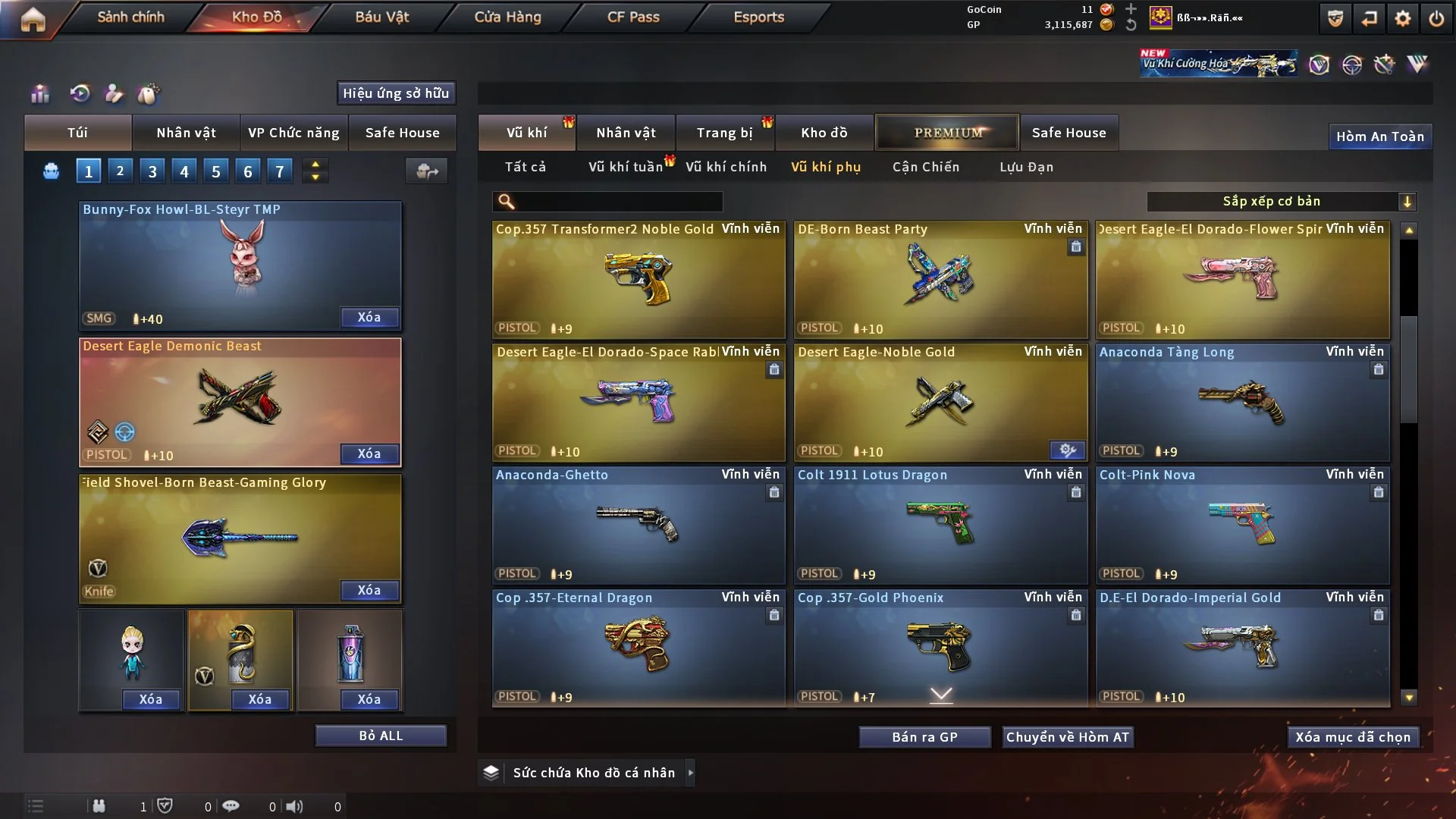Open the Hòm An Toàn safe box
1456x819 pixels.
point(1379,136)
